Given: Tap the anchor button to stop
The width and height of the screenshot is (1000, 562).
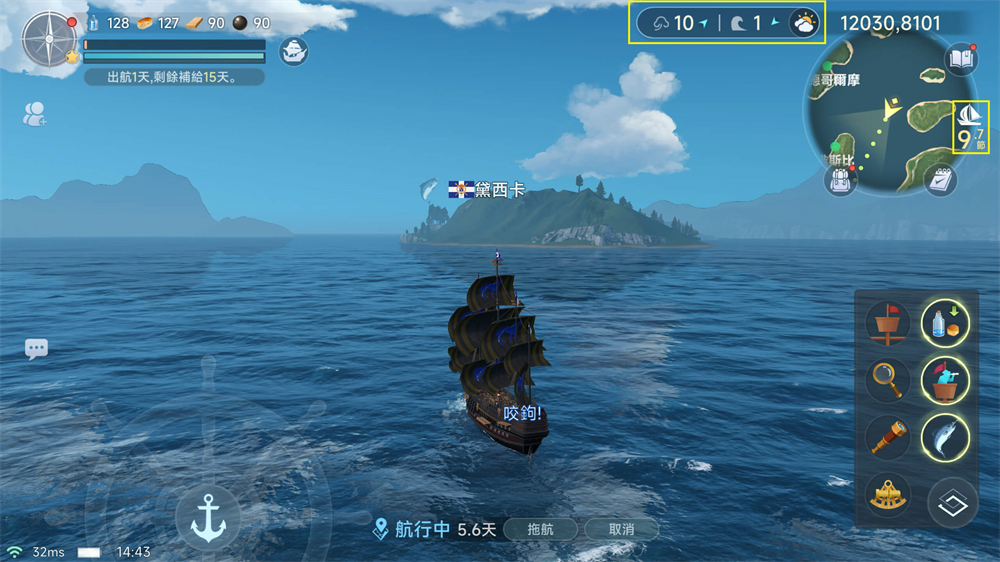Looking at the screenshot, I should [208, 517].
